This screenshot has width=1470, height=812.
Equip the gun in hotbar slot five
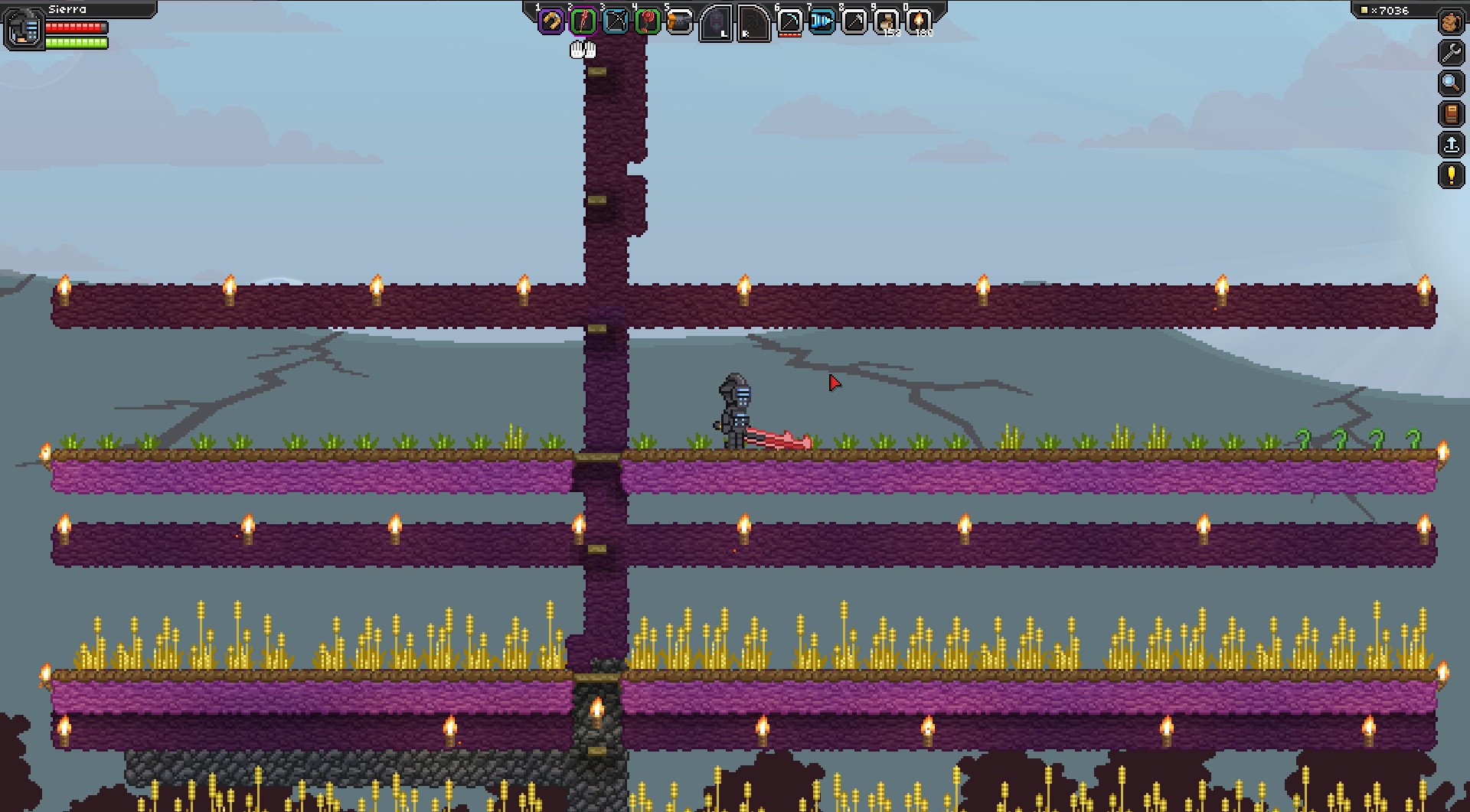point(680,21)
